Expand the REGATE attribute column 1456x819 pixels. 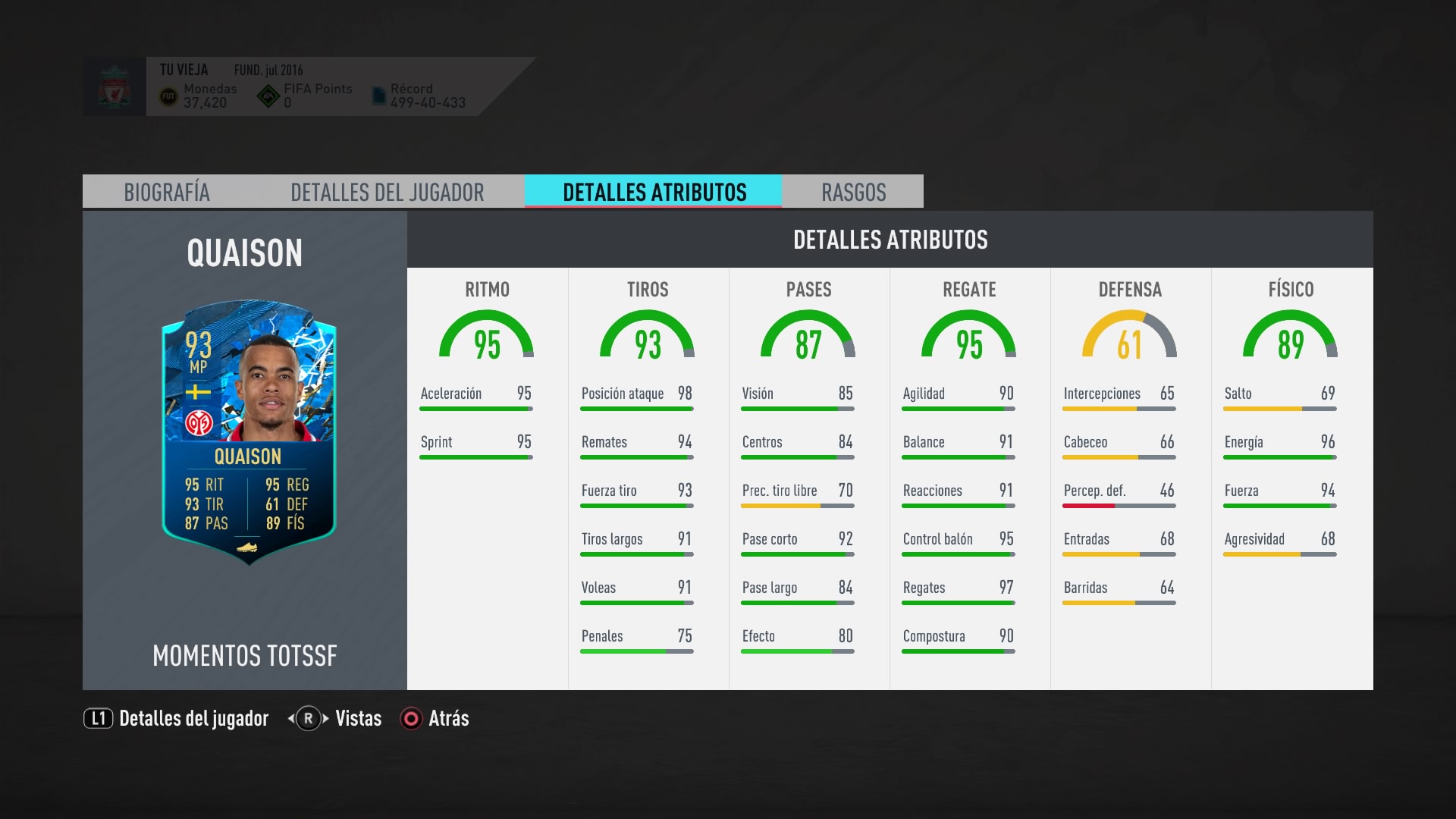pyautogui.click(x=969, y=290)
